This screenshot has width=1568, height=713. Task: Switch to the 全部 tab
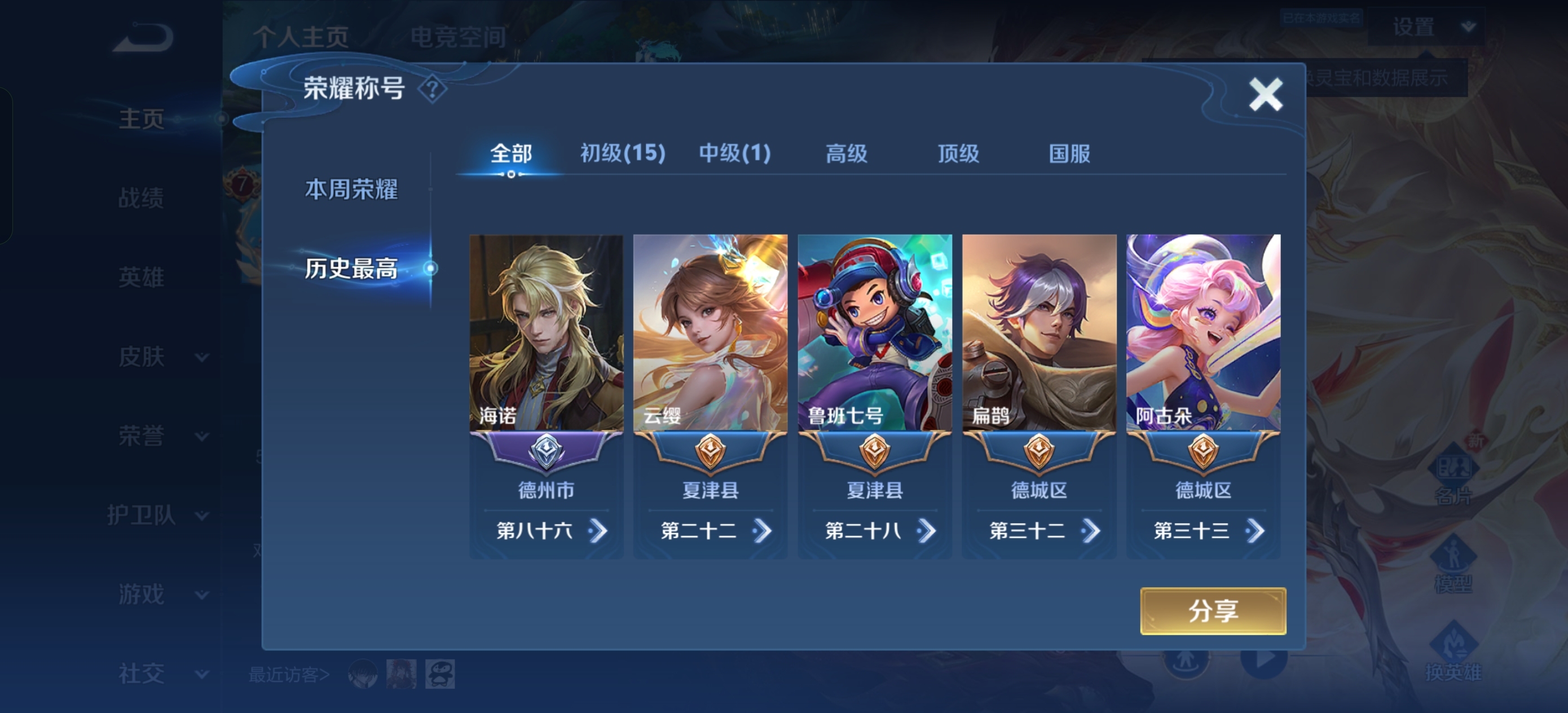[x=510, y=153]
